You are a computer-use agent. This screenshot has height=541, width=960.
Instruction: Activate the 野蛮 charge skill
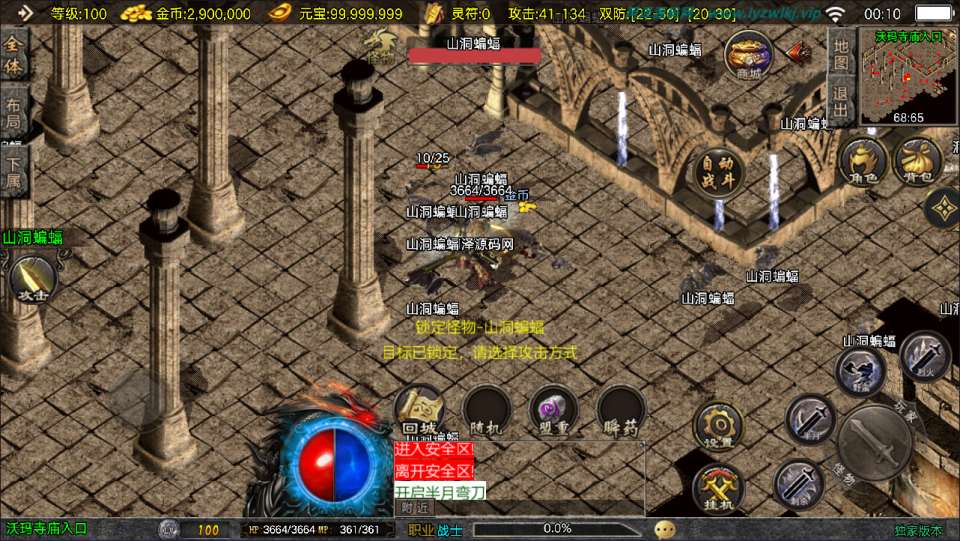point(860,372)
